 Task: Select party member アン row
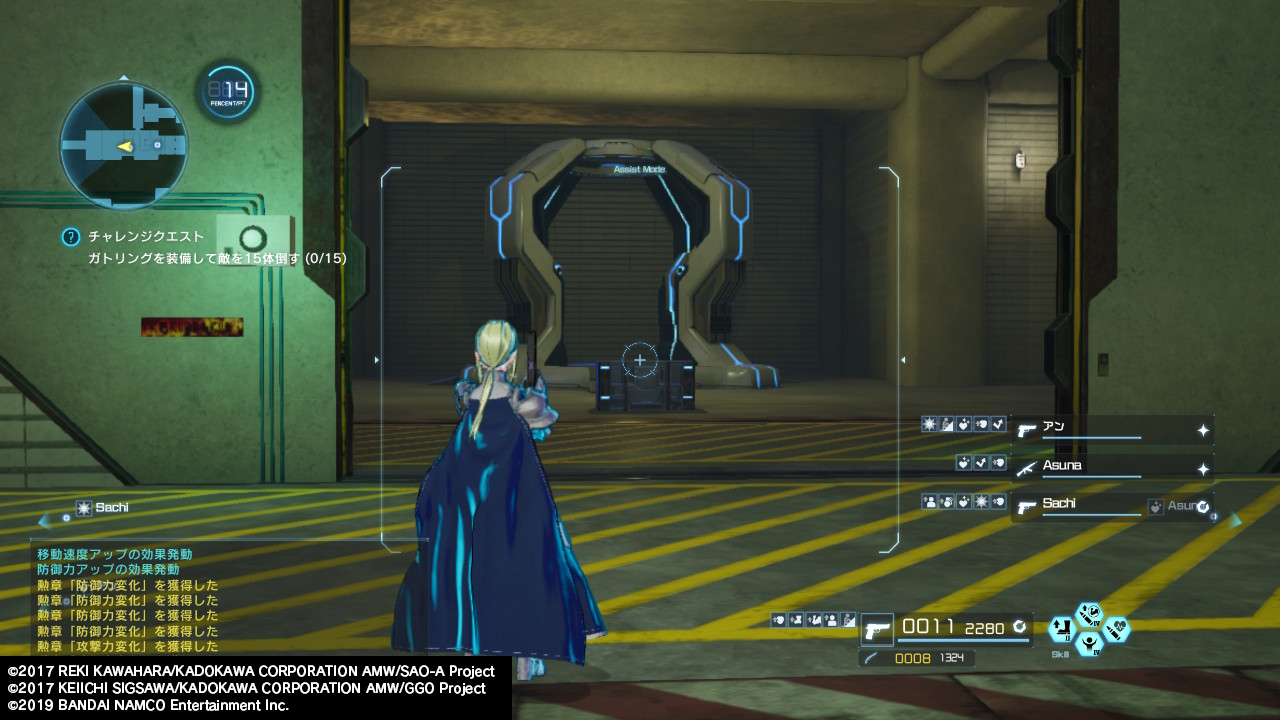(x=1112, y=430)
